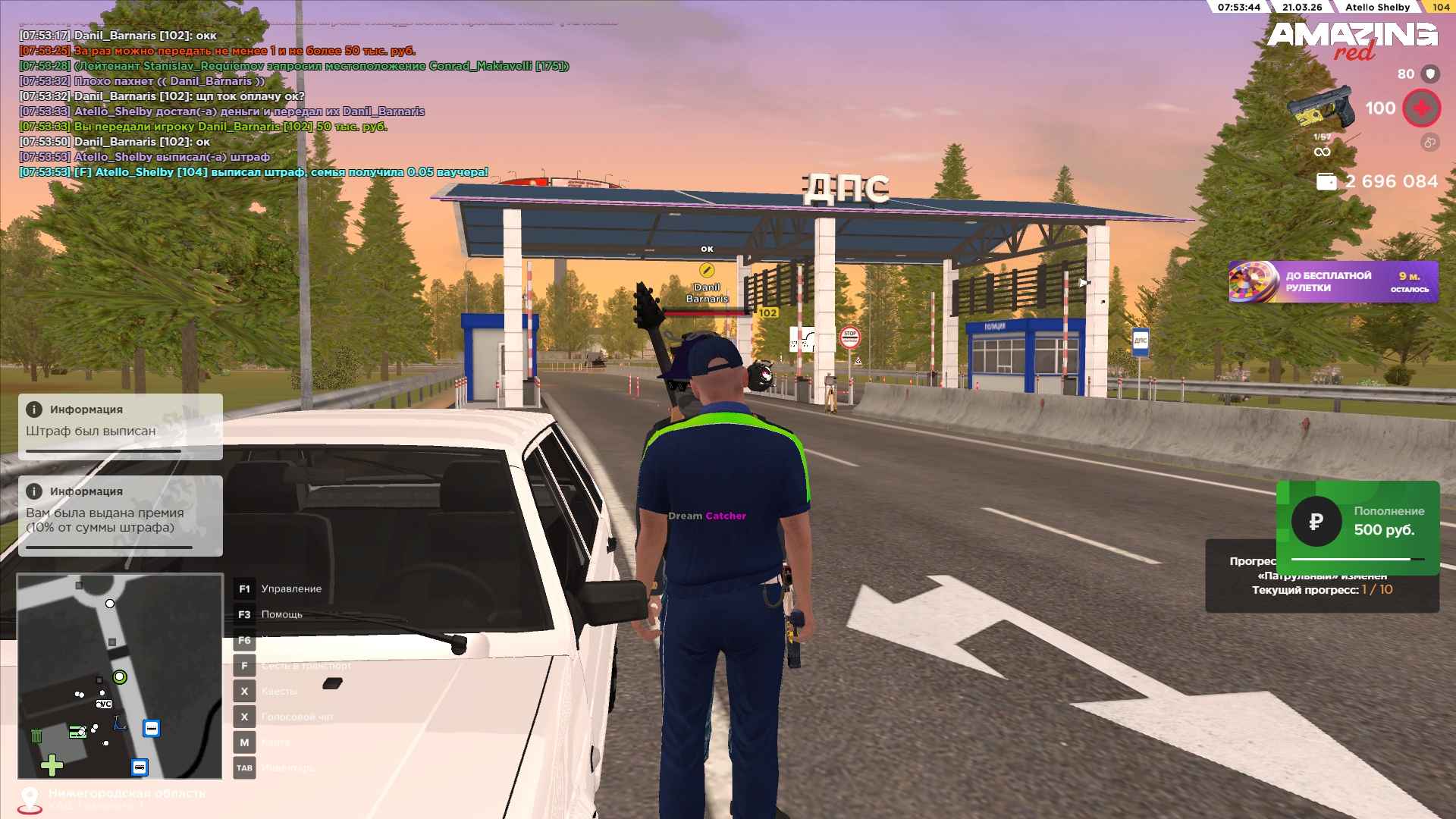
Task: Click the bonus premium information notification
Action: (121, 516)
